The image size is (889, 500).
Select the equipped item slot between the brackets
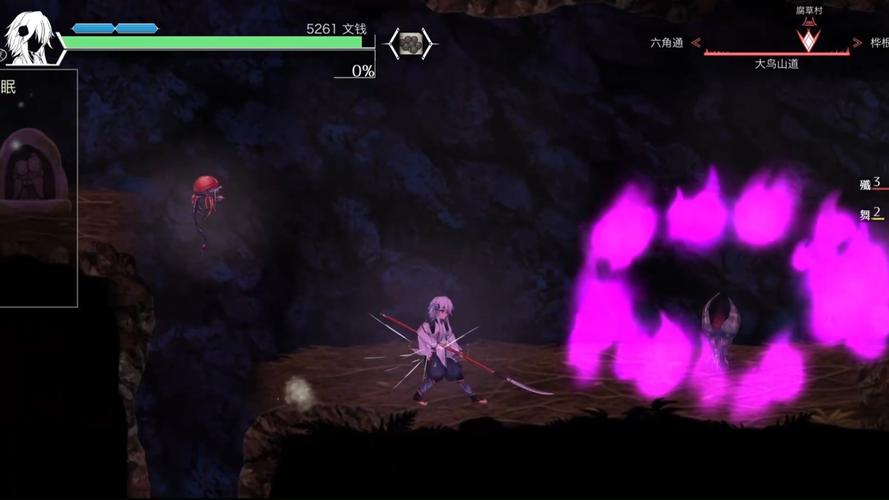click(410, 43)
